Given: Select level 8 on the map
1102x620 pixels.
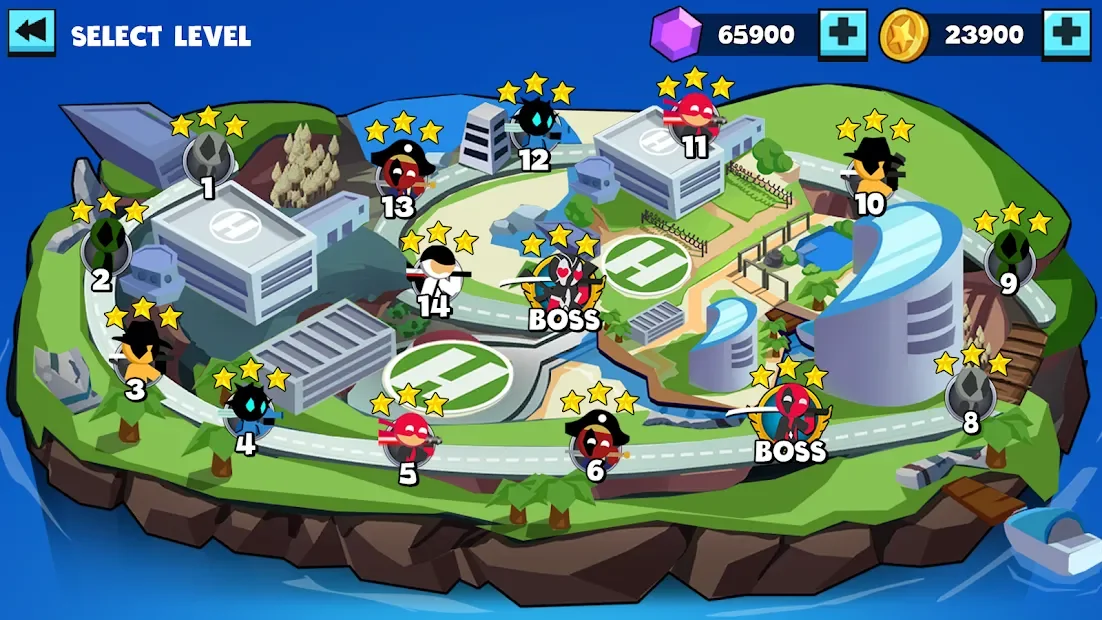Looking at the screenshot, I should pyautogui.click(x=970, y=392).
